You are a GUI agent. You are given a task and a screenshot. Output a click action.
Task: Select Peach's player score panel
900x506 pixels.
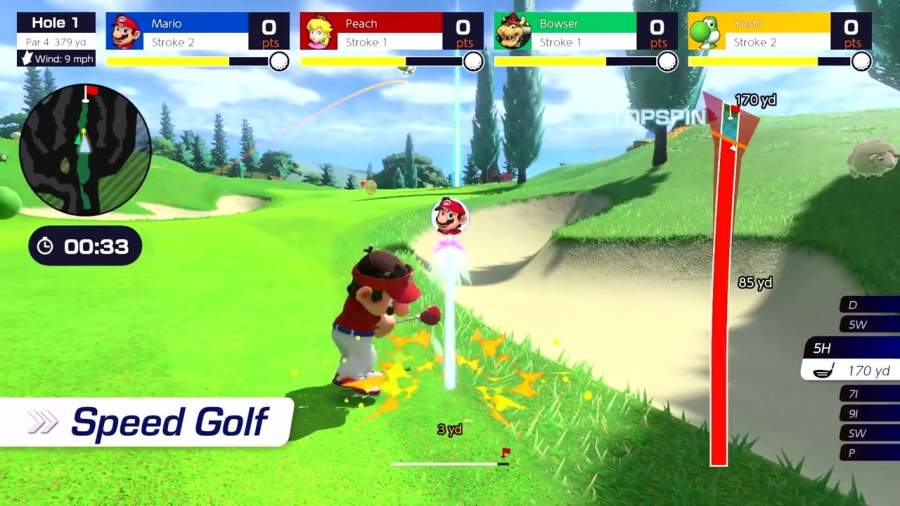pos(391,32)
